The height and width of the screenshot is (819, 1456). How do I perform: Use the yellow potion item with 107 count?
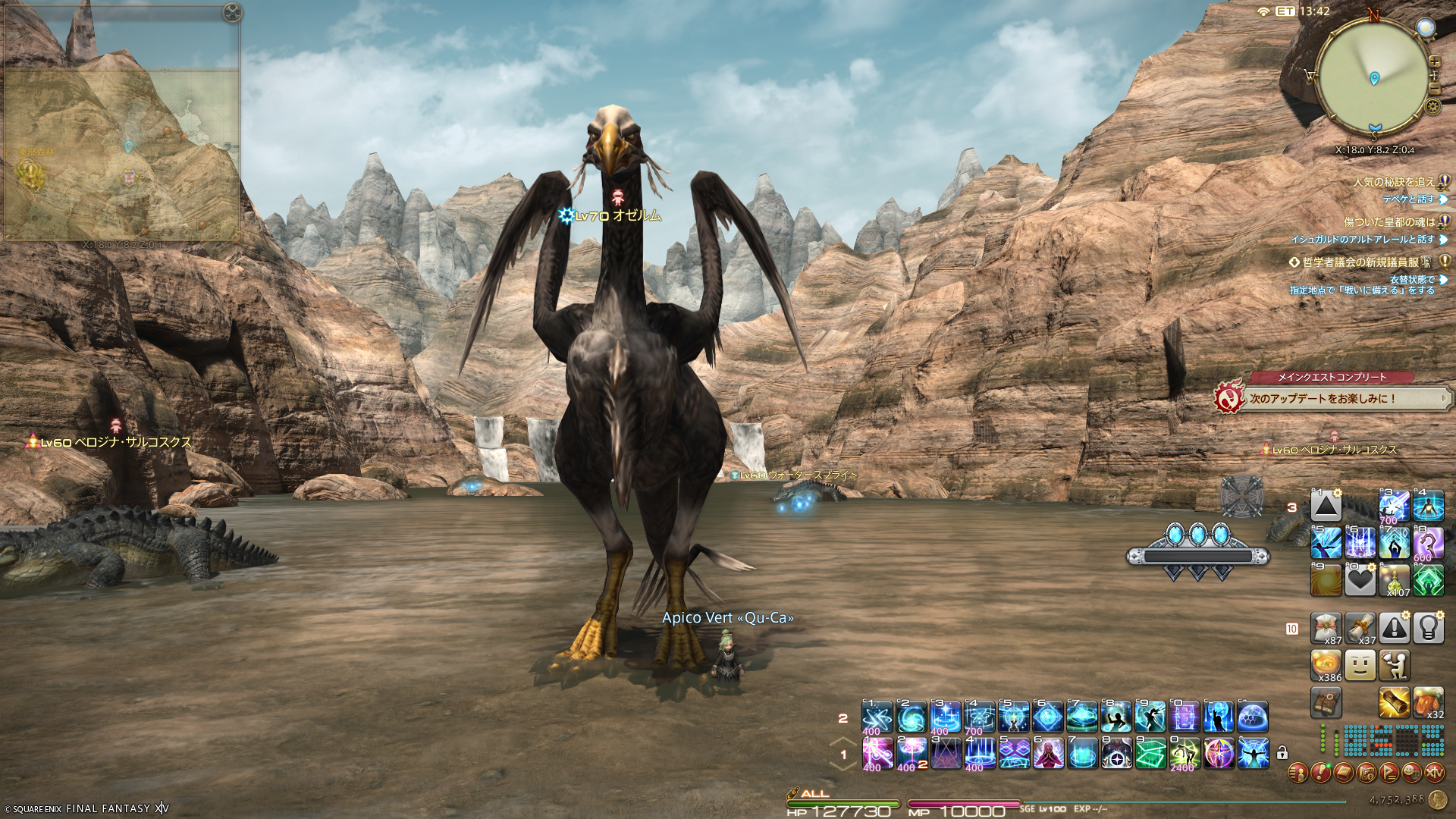(1394, 581)
